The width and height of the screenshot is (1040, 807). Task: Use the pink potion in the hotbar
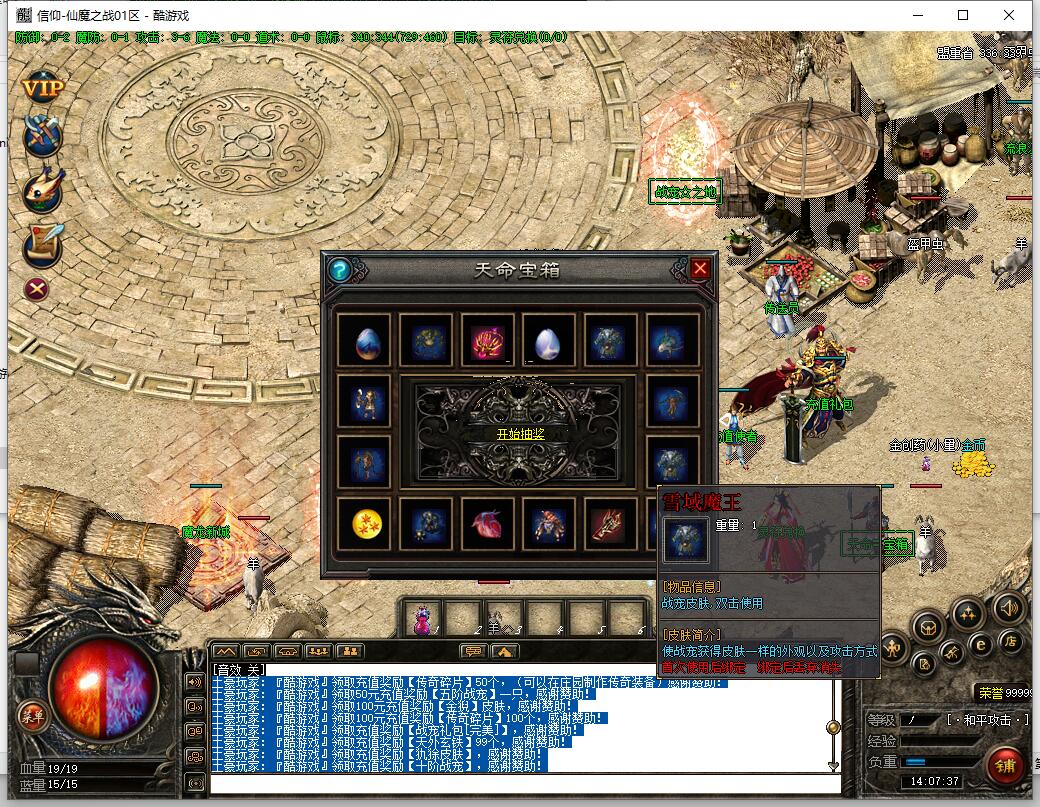[423, 617]
